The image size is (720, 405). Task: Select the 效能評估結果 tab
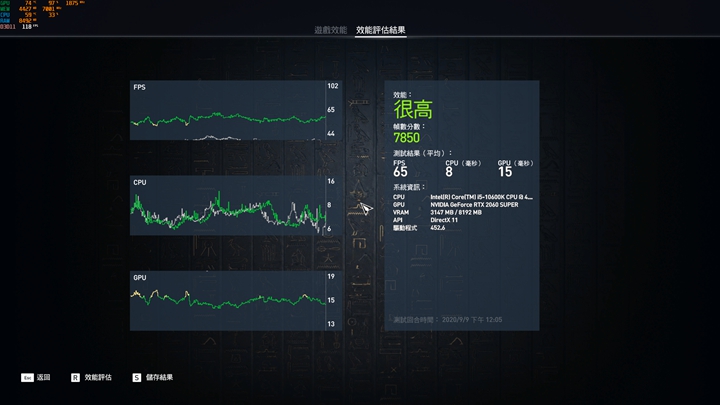(381, 31)
